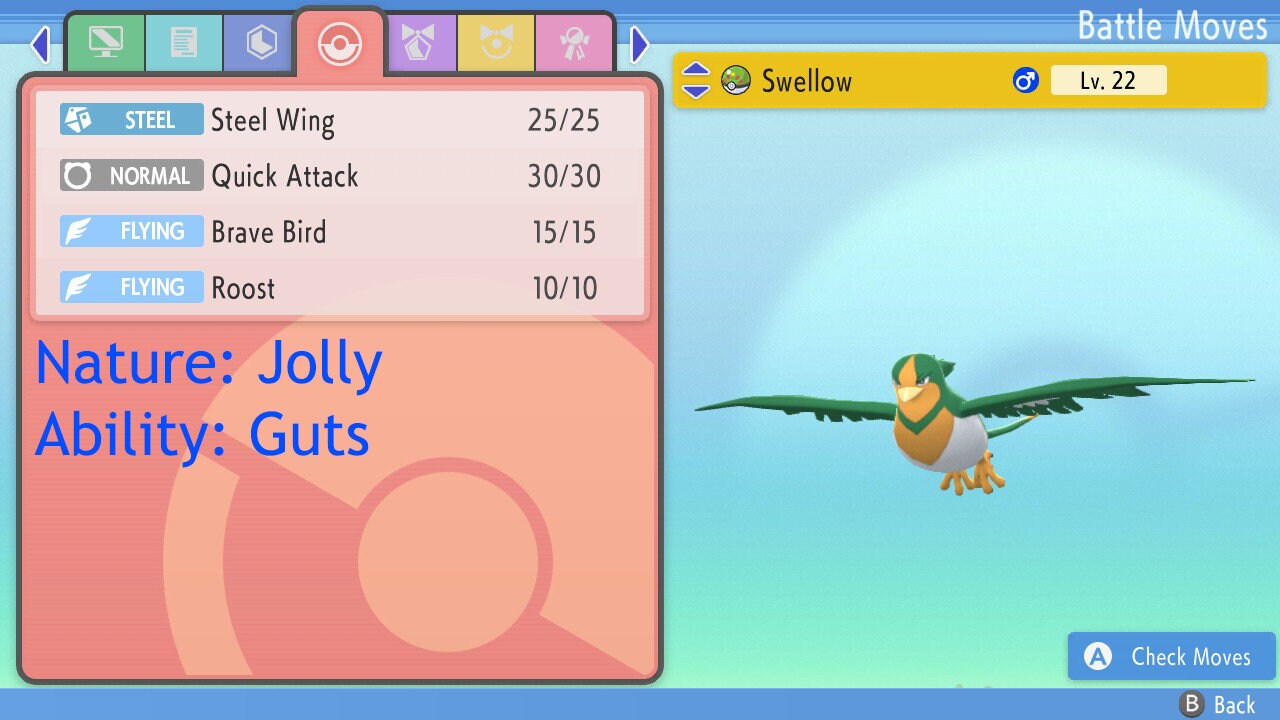The height and width of the screenshot is (720, 1280).
Task: Open the Pokémon Info tab icon
Action: pyautogui.click(x=106, y=42)
